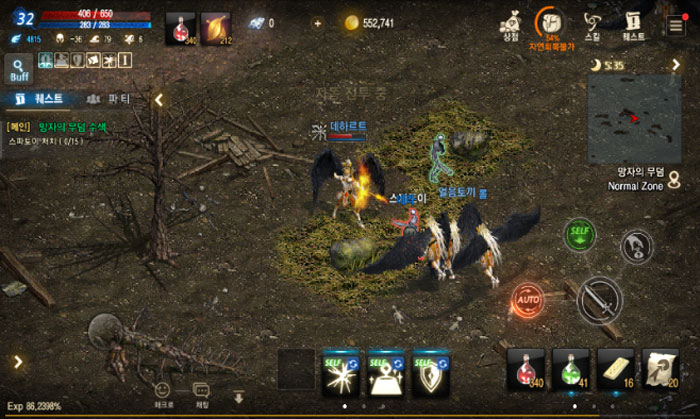700x419 pixels.
Task: Open the Buff search button
Action: (19, 67)
